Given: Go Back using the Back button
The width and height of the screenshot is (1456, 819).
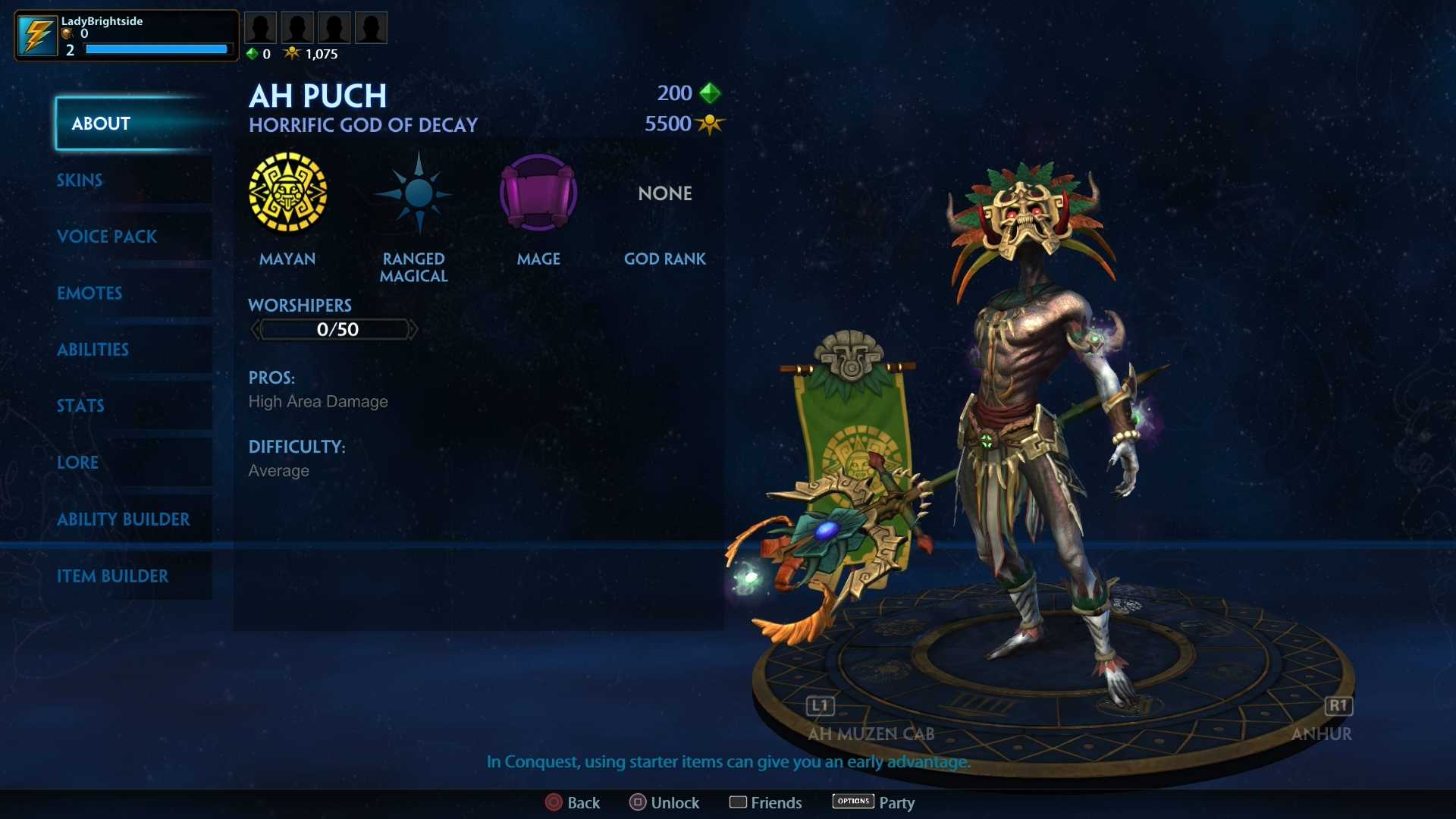Looking at the screenshot, I should point(573,802).
